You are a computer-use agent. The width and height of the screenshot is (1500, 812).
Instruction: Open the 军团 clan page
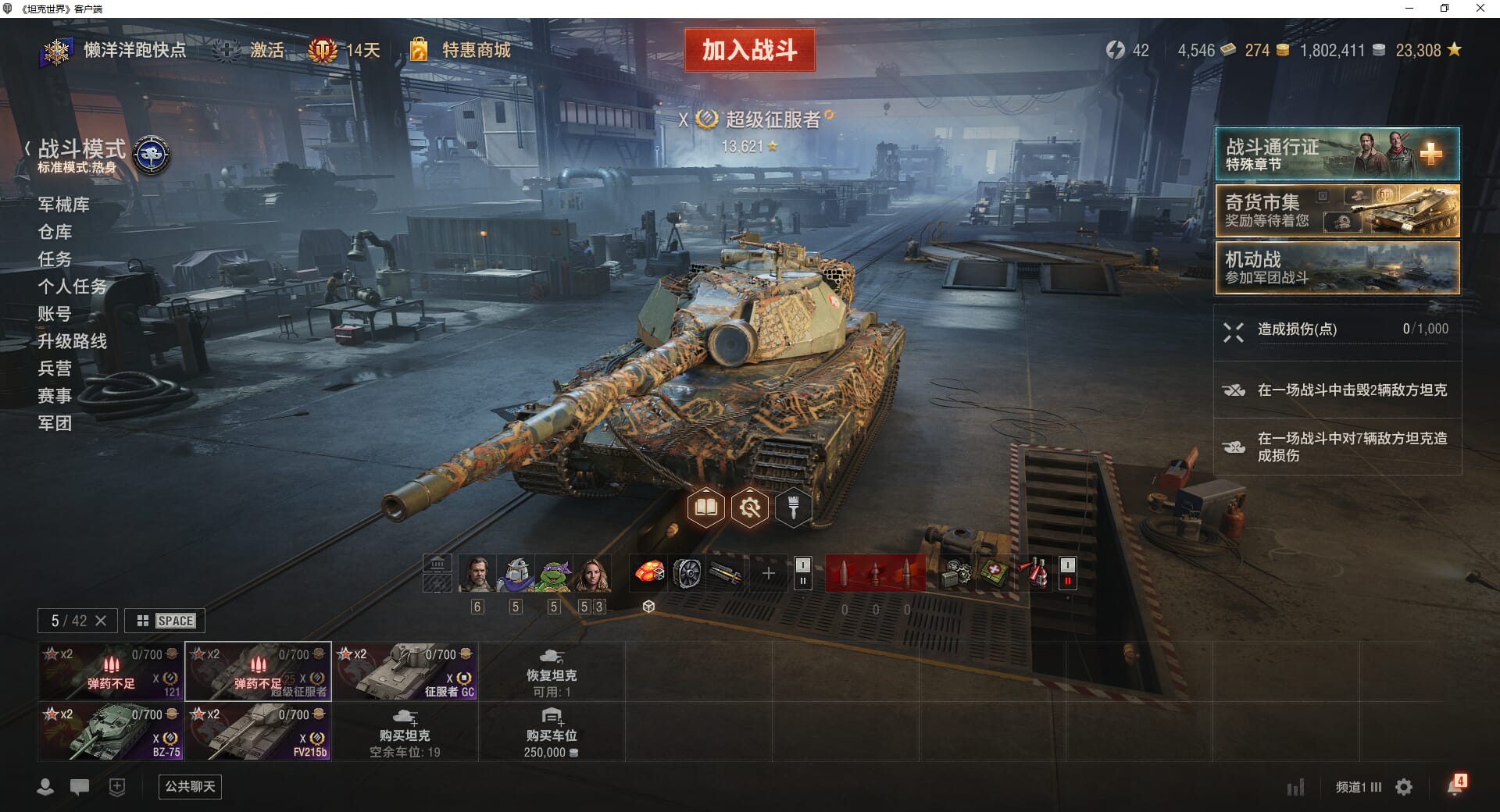55,423
